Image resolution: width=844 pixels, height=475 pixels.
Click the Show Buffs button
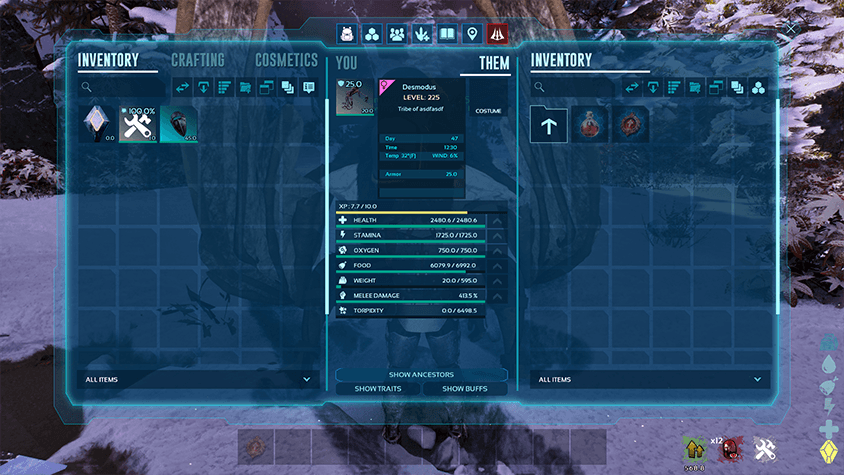(464, 388)
